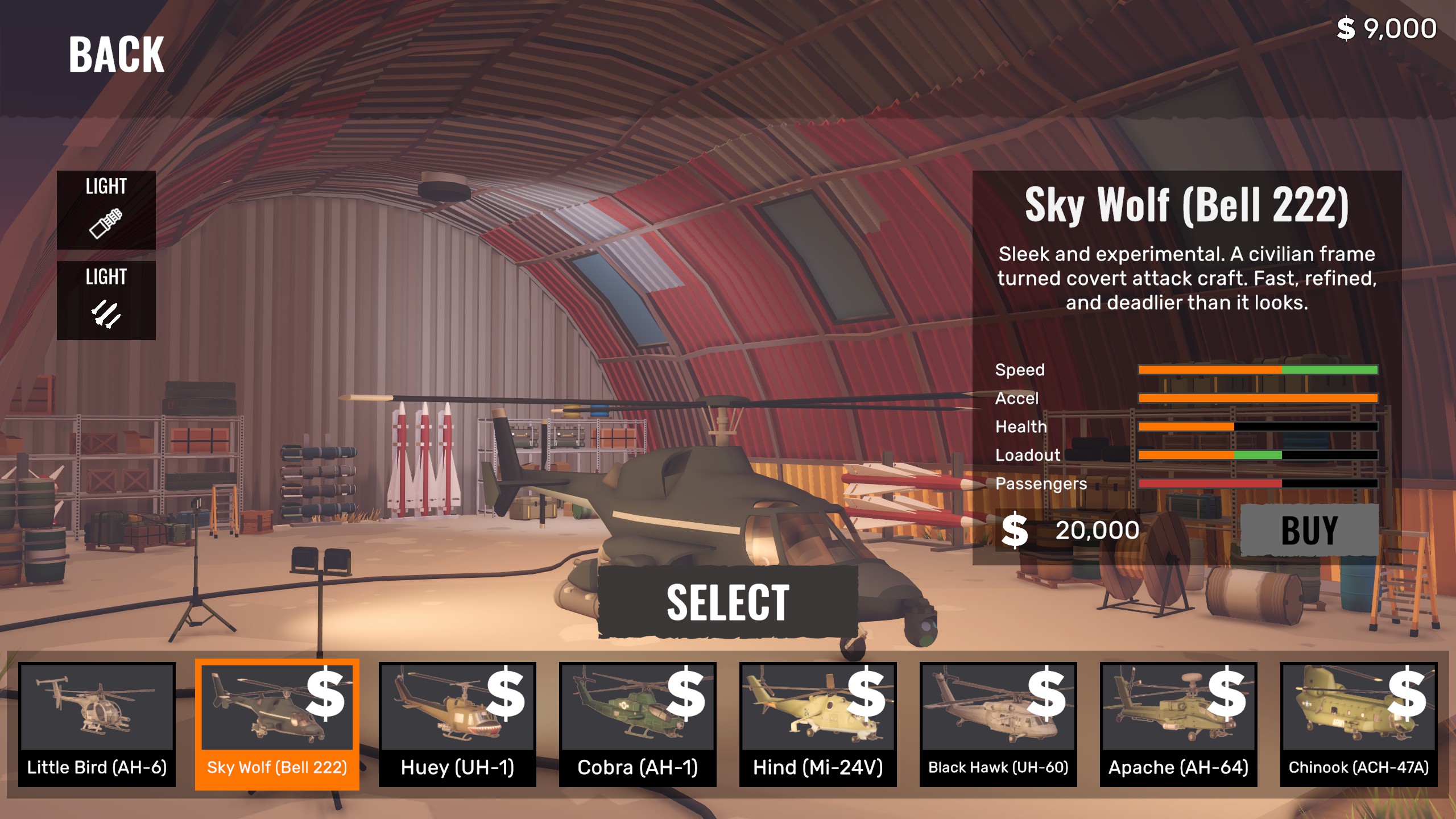Open the Chinook (ACH-47A) tile
This screenshot has height=819, width=1456.
[1359, 724]
